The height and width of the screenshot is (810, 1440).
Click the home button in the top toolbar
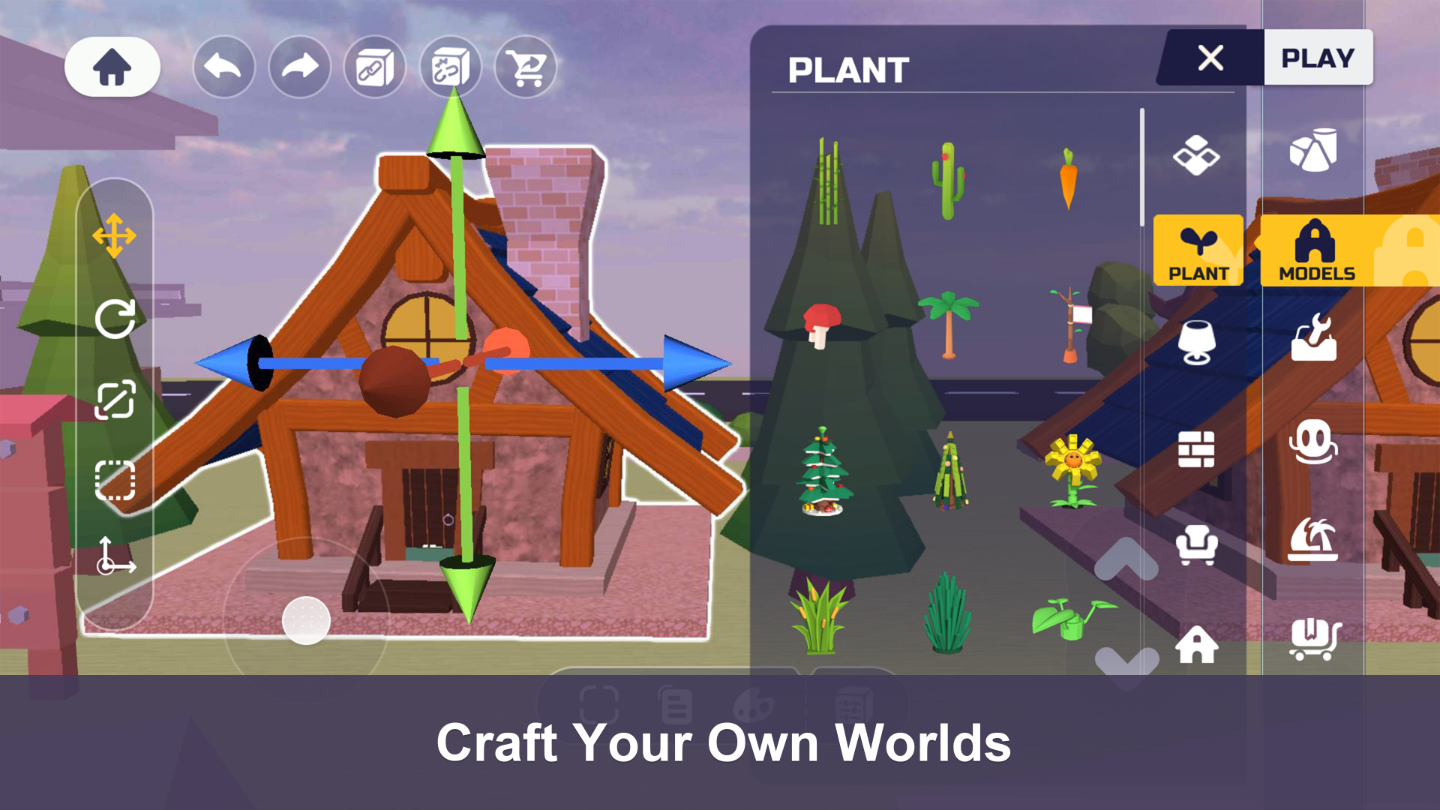tap(113, 67)
